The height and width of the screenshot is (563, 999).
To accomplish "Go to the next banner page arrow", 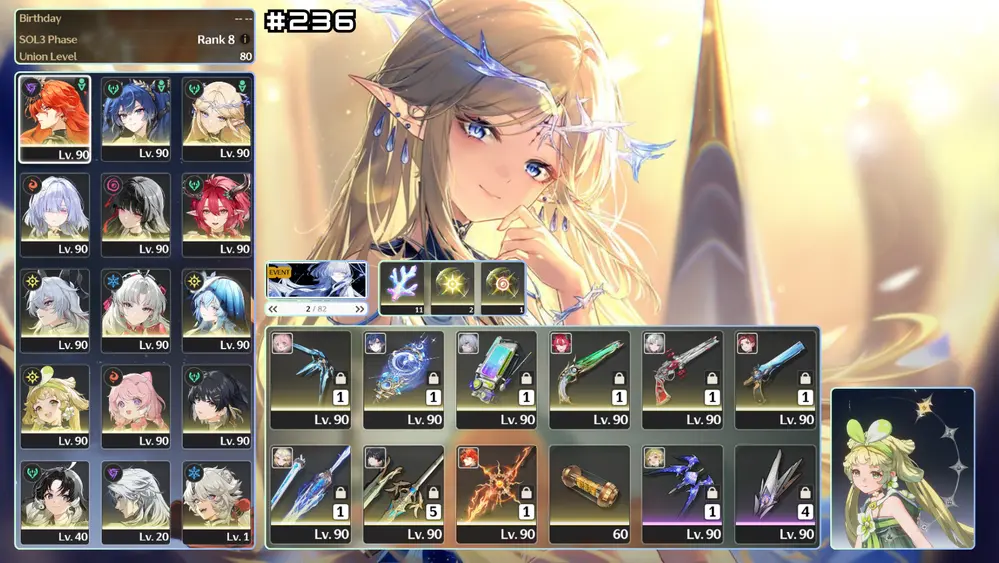I will pos(360,310).
